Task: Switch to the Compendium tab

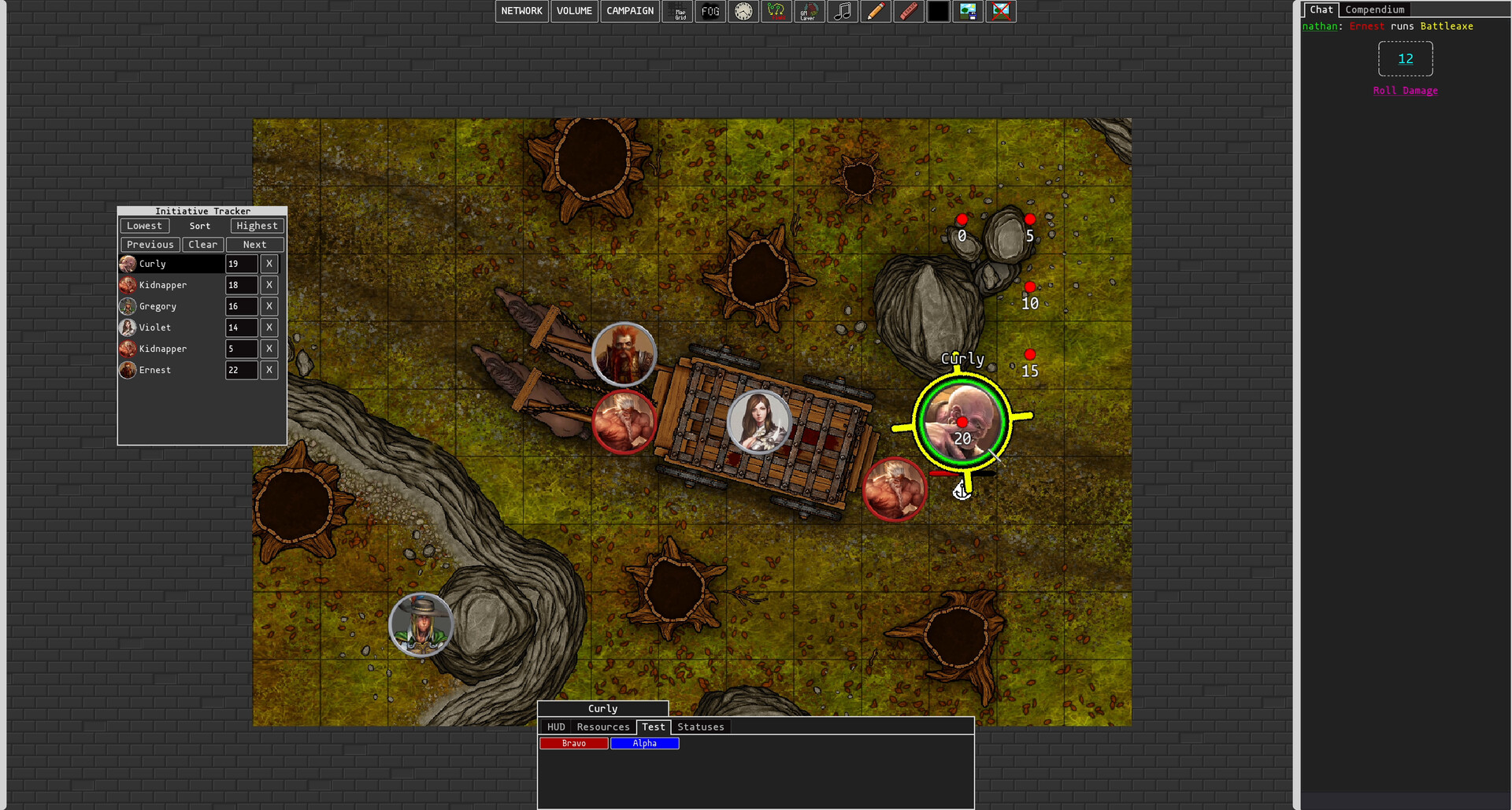Action: [1375, 9]
